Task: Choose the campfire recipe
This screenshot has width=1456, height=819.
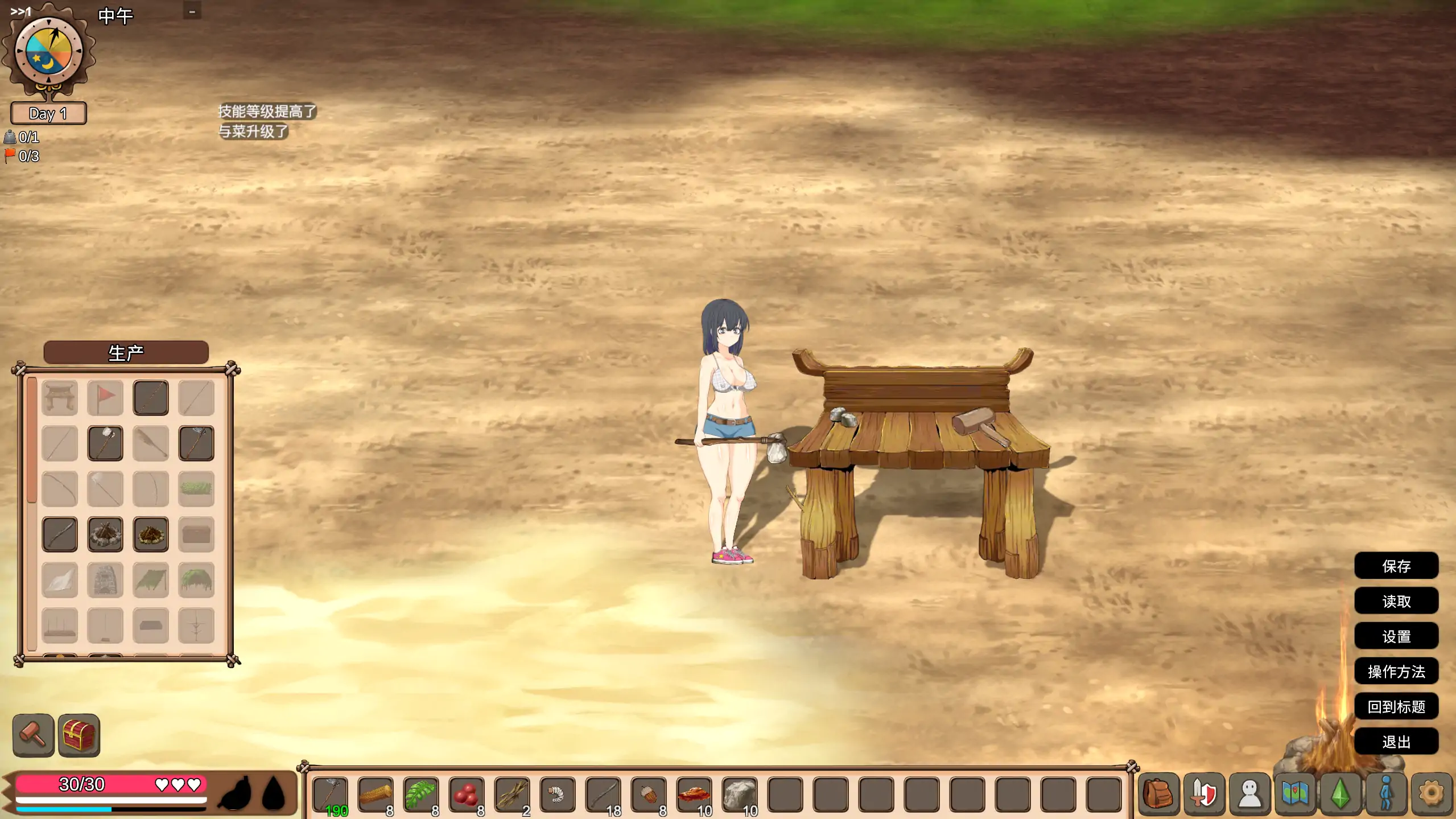Action: [x=105, y=534]
